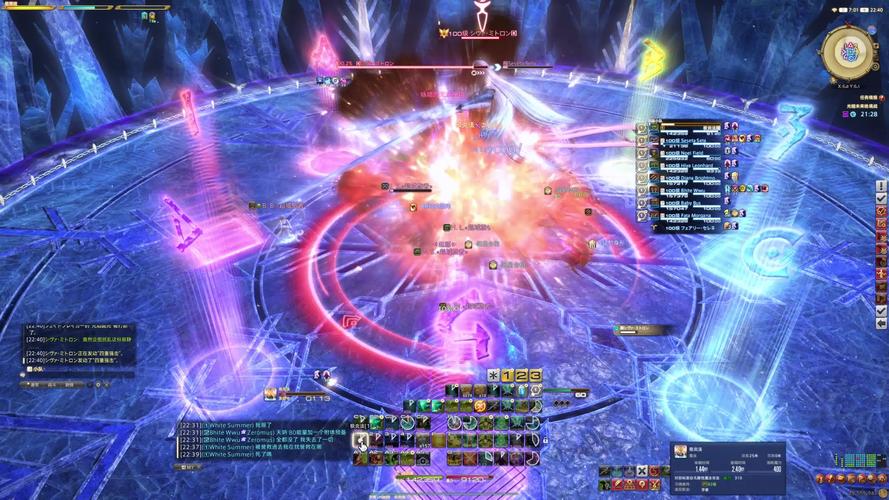
Task: Click the checkmark icon on side bar
Action: (881, 198)
